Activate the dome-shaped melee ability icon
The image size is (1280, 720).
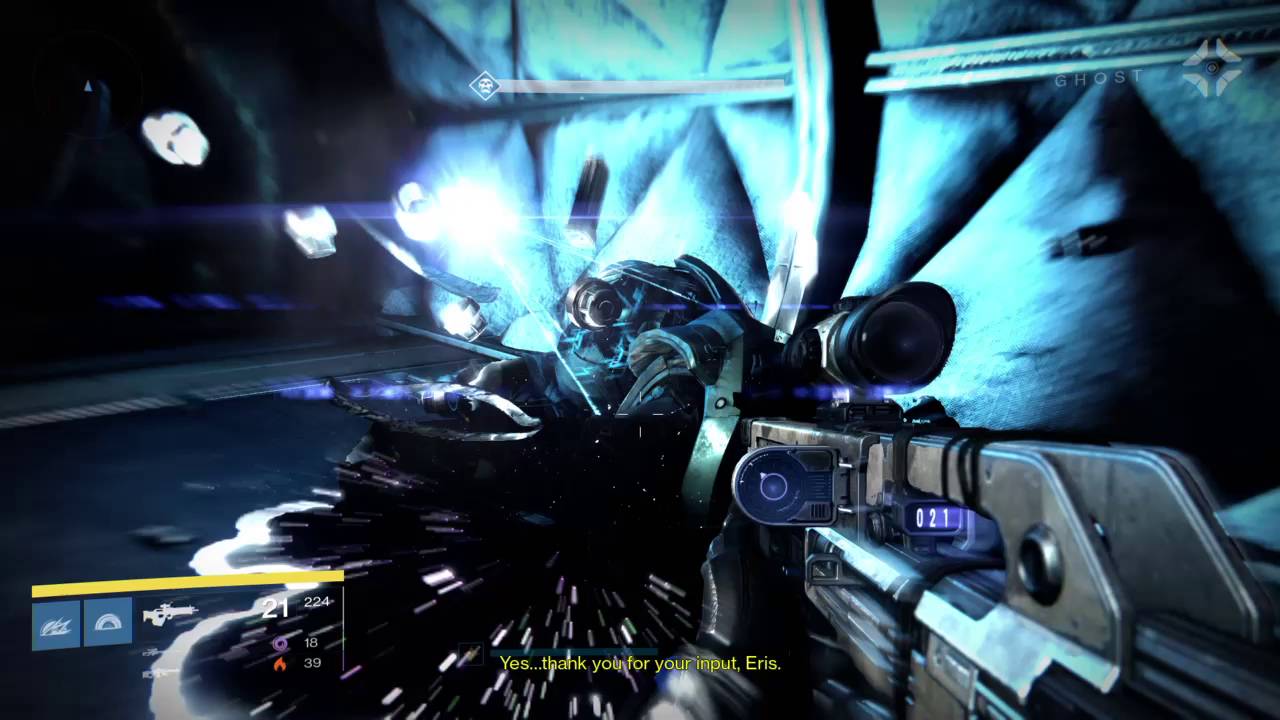click(108, 624)
